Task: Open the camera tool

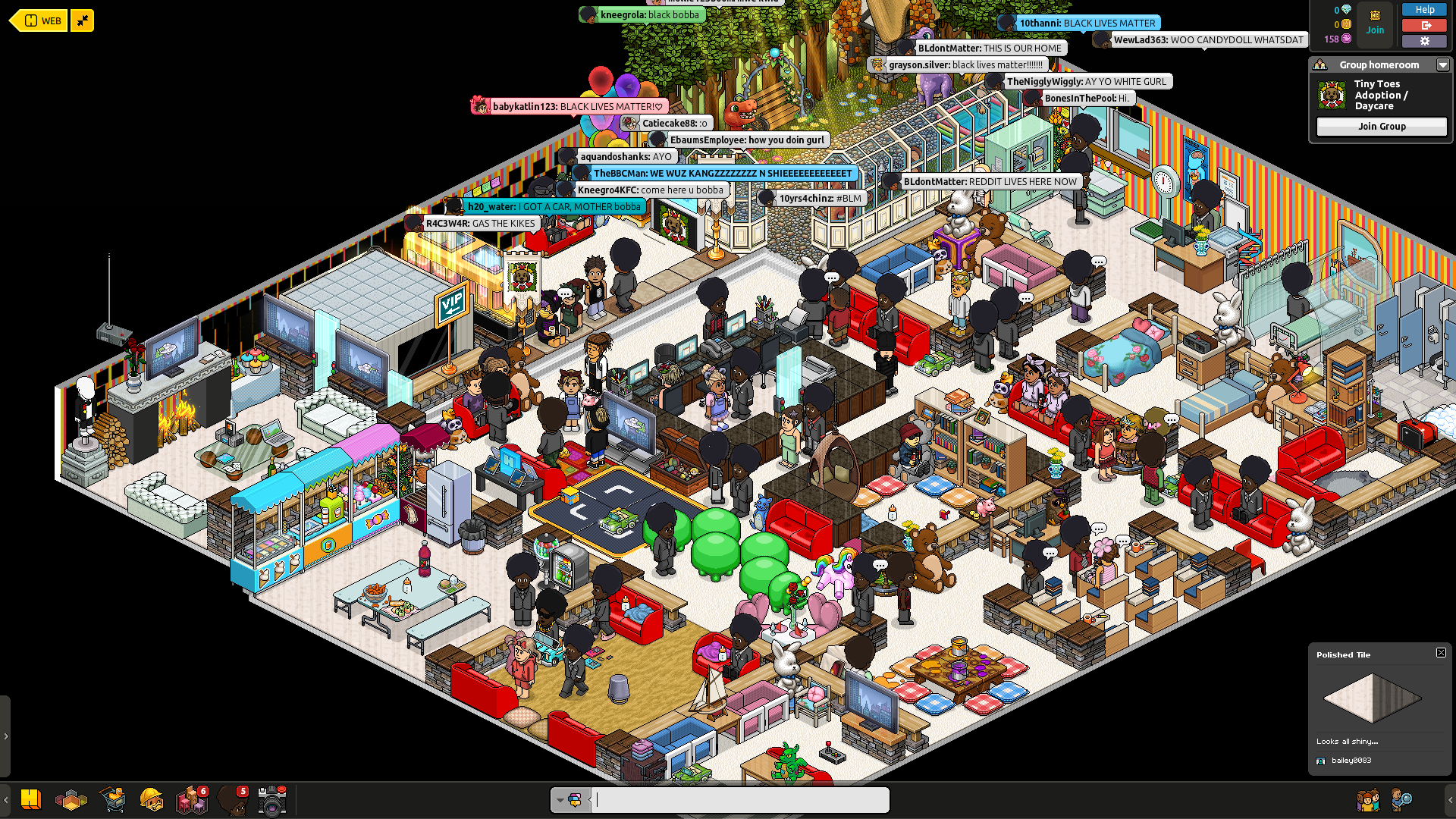Action: 271,799
